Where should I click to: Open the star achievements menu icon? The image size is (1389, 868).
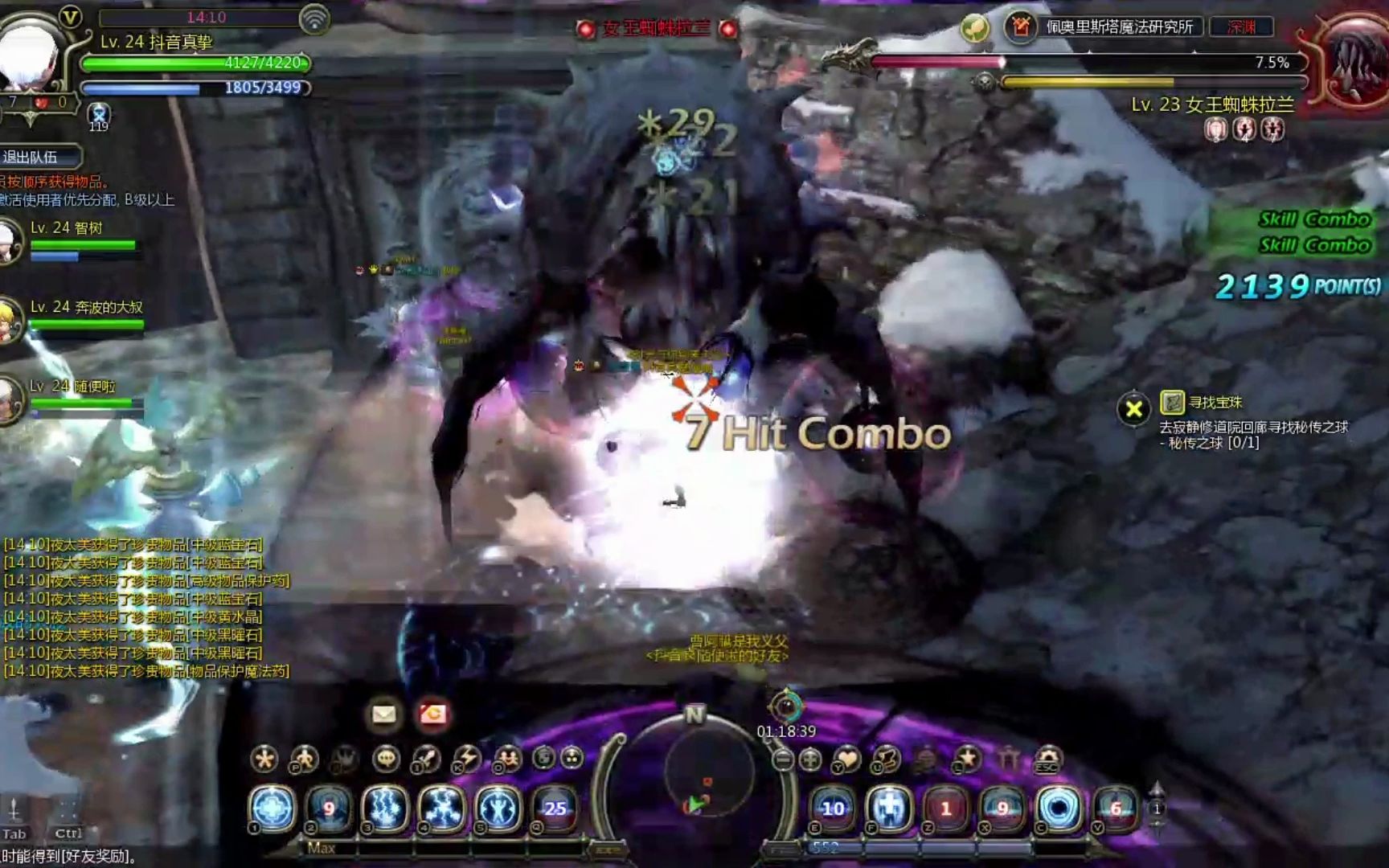(x=967, y=758)
